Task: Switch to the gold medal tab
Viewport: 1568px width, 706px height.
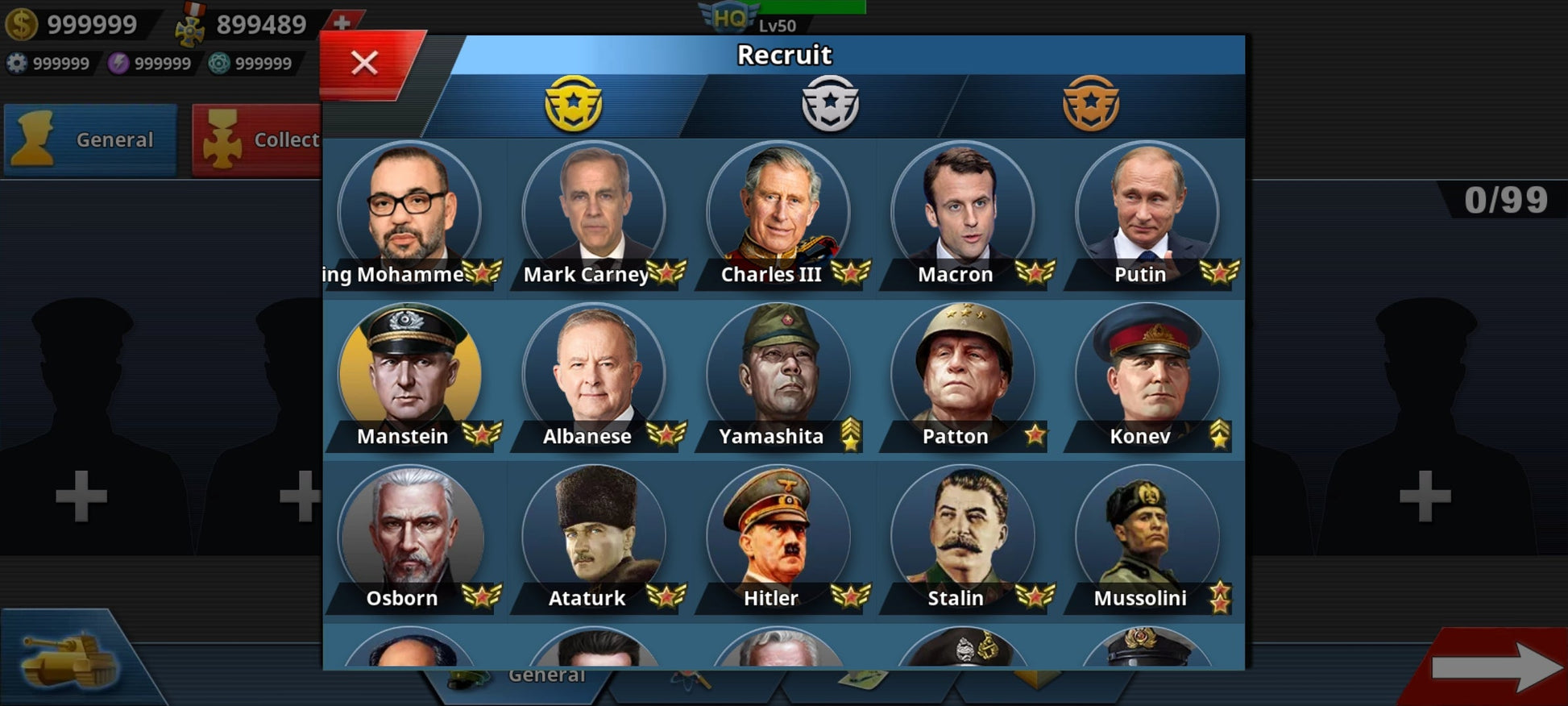Action: [x=573, y=104]
